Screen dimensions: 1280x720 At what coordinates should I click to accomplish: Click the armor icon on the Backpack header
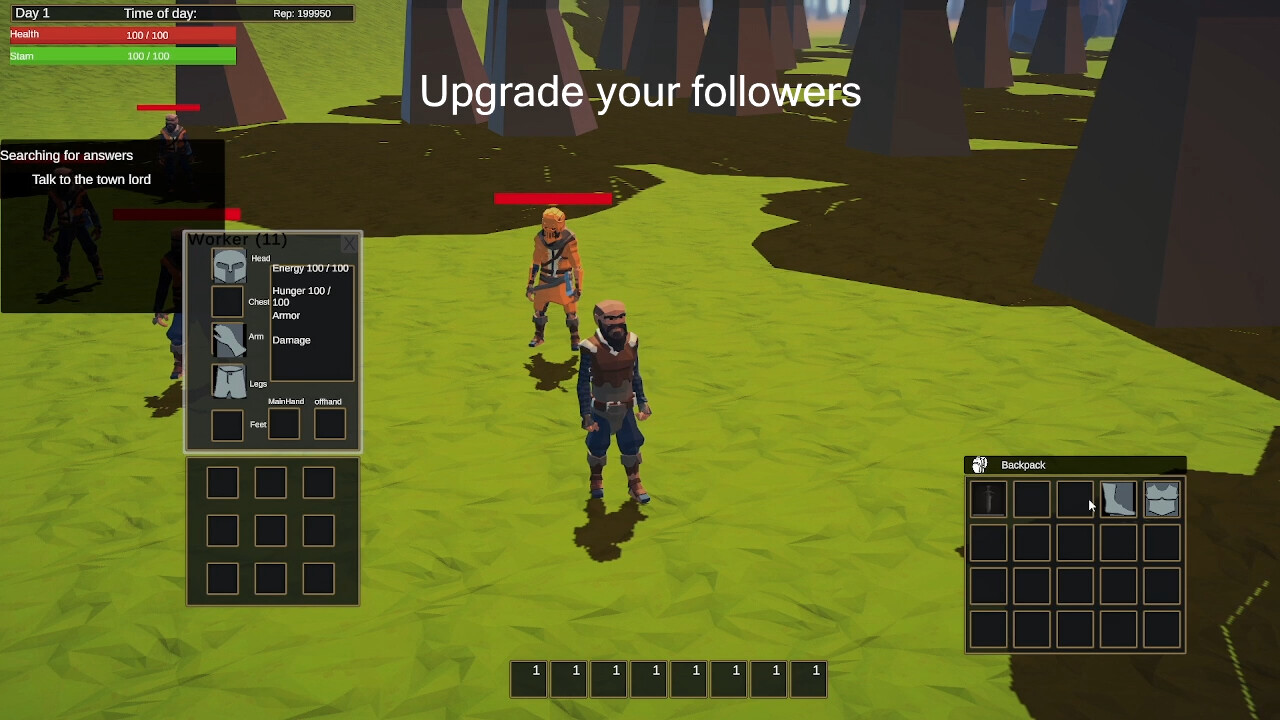978,464
